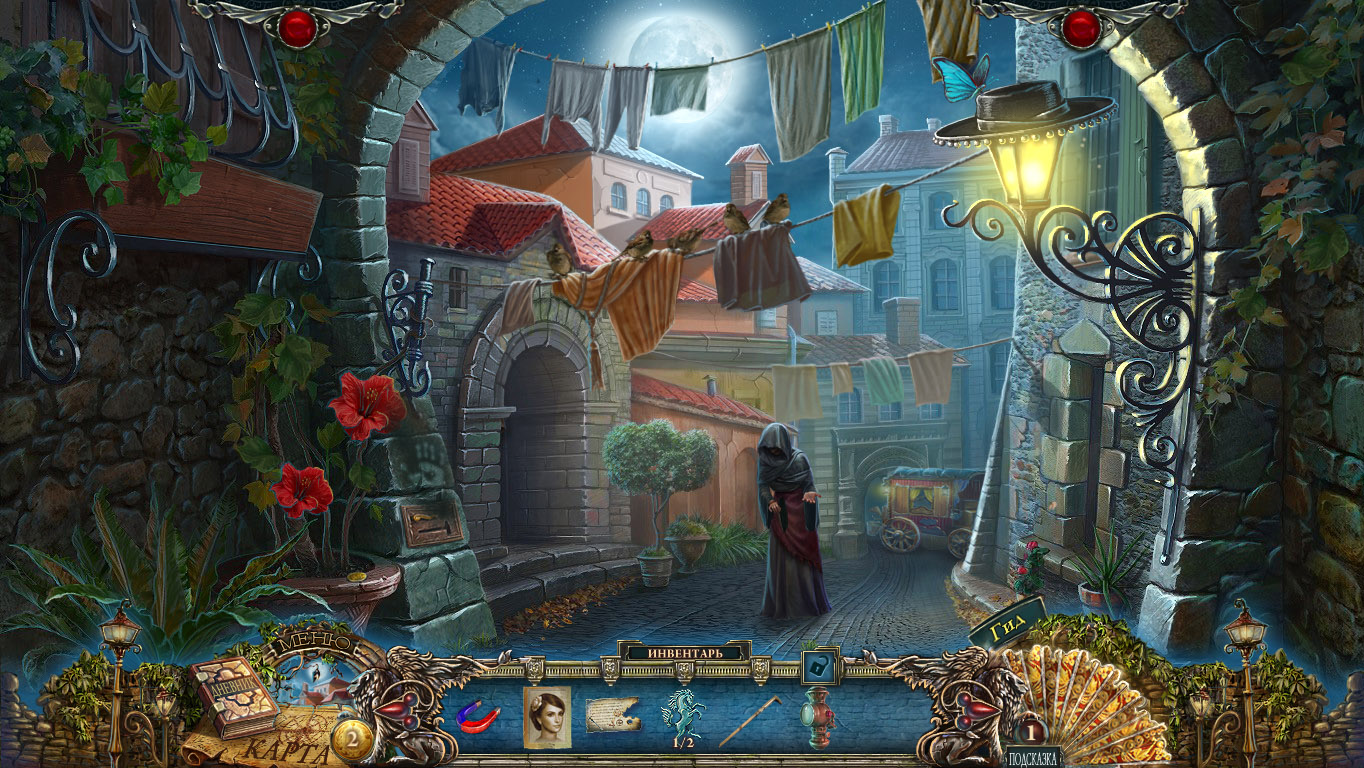The image size is (1364, 768).
Task: Select the red-blue magnet in inventory
Action: click(x=479, y=715)
